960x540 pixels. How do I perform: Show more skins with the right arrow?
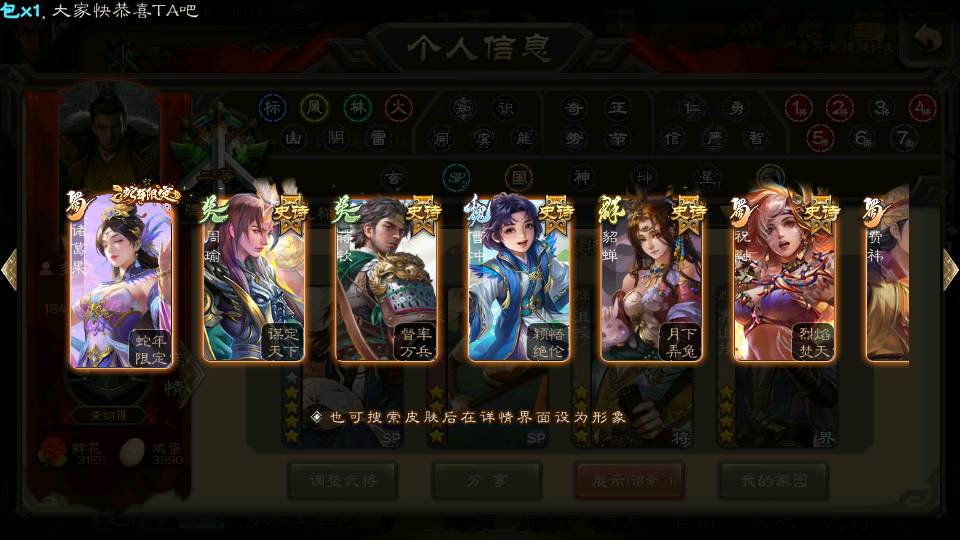coord(950,270)
